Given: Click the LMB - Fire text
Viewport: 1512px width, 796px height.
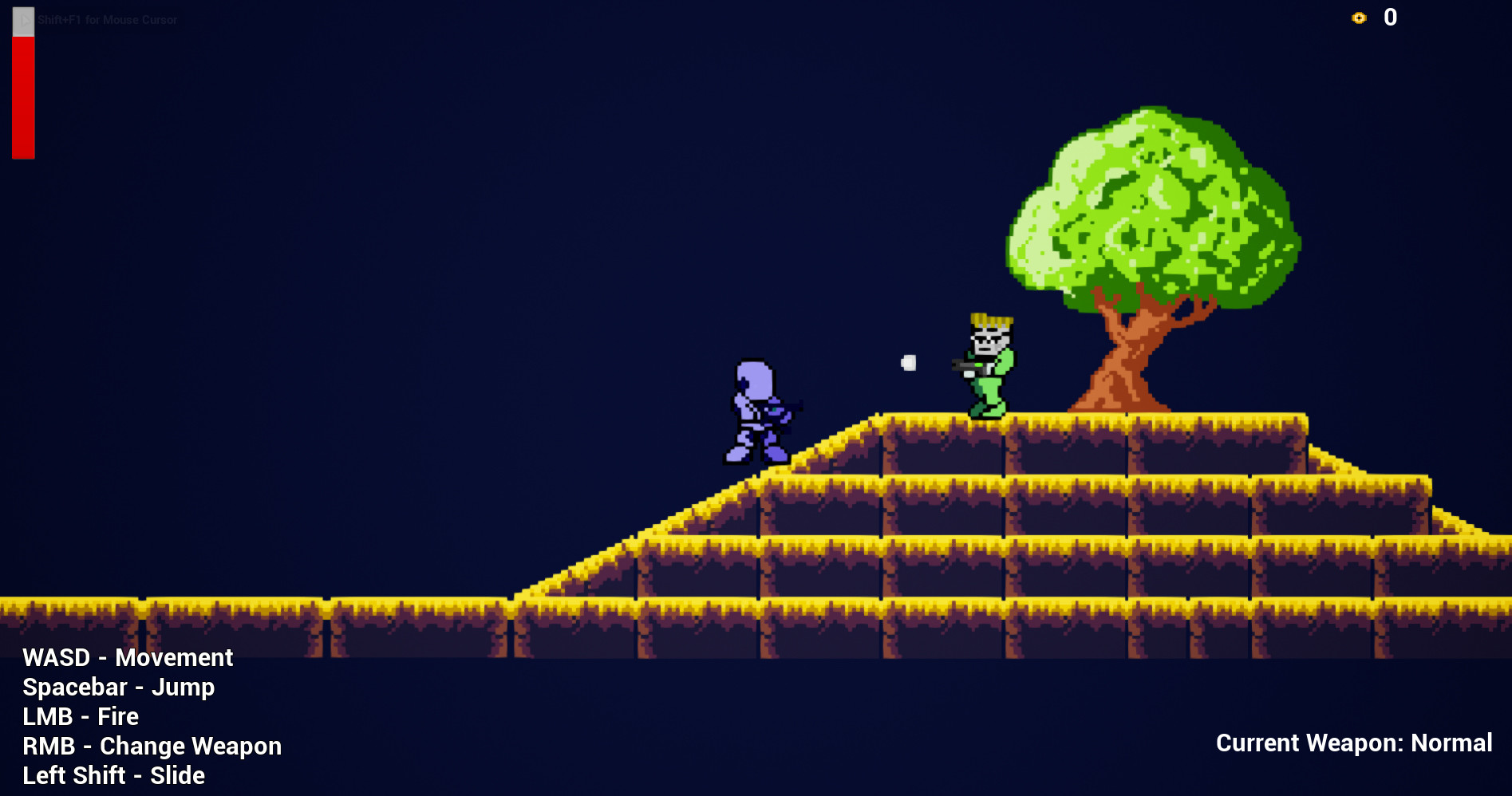Looking at the screenshot, I should click(x=80, y=716).
